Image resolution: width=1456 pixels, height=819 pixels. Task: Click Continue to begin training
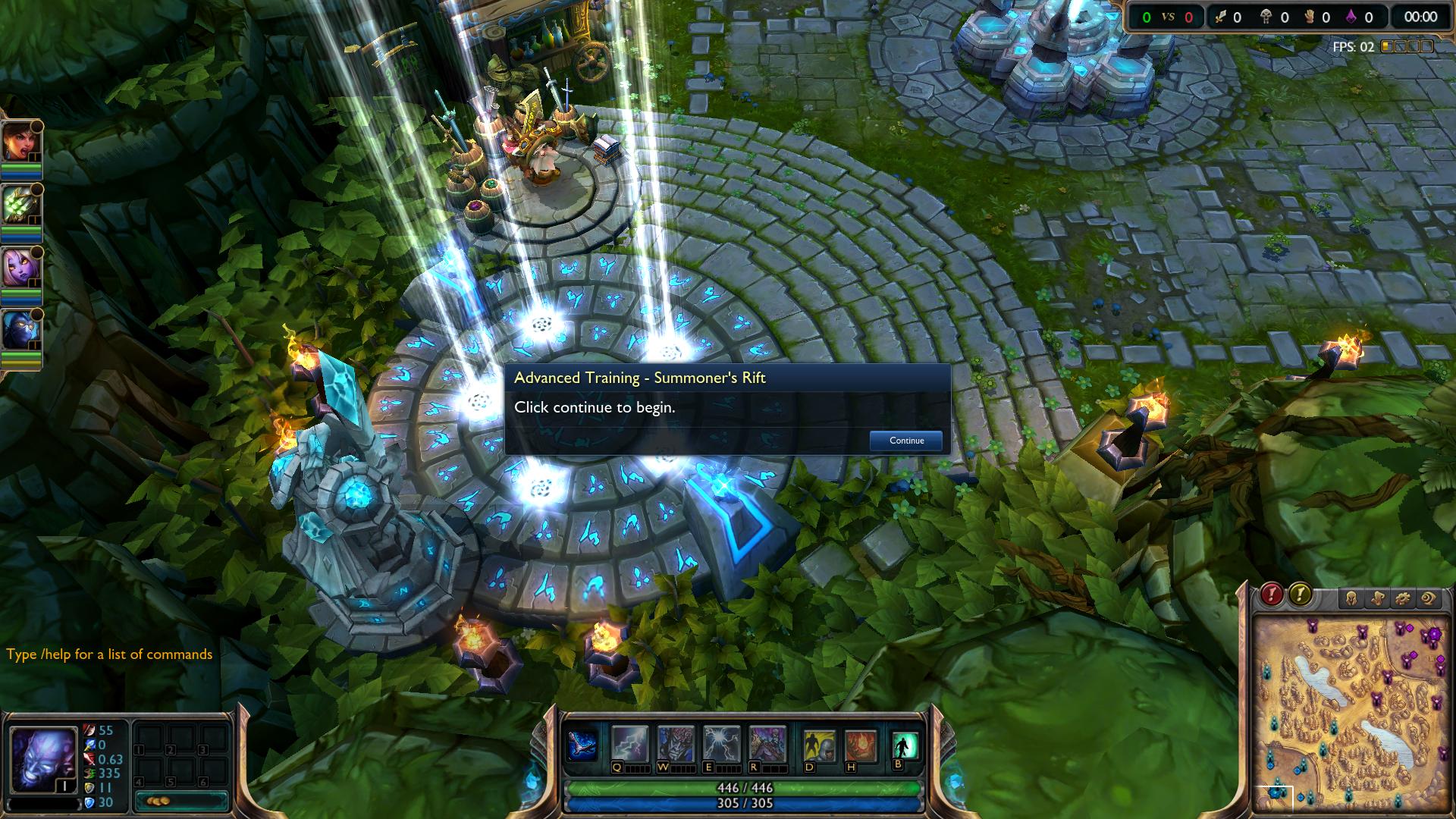[x=906, y=441]
